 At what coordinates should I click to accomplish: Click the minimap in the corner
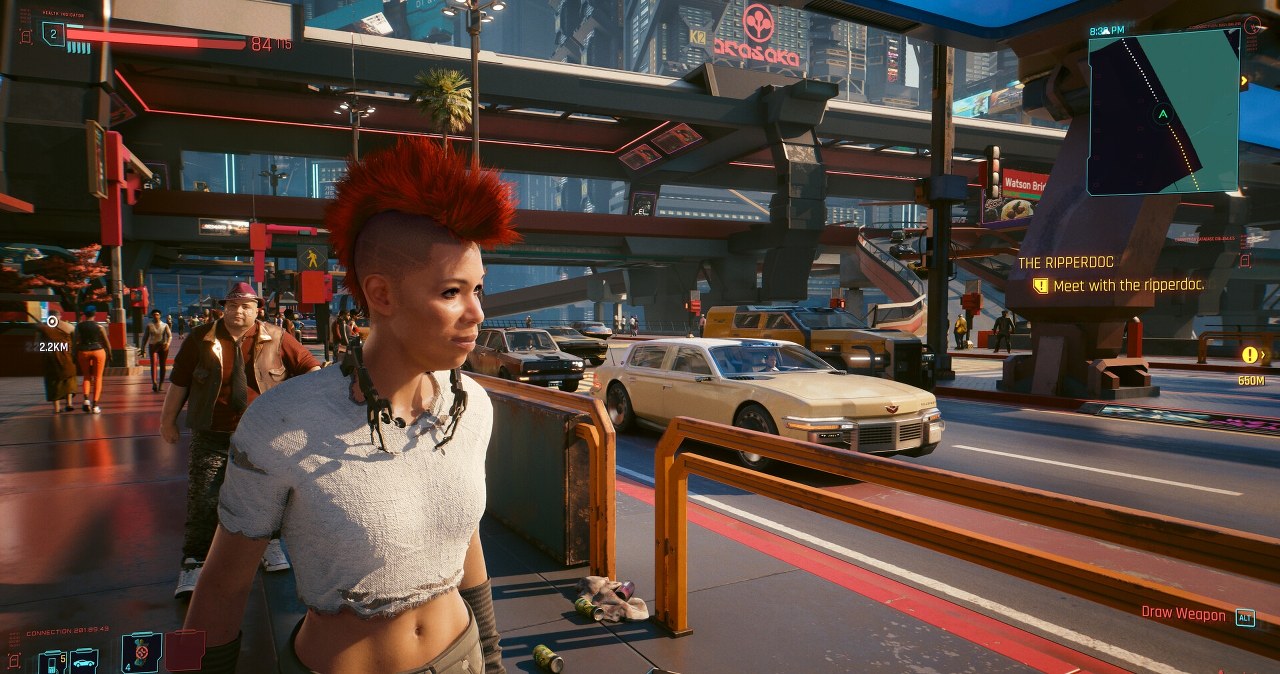coord(1163,112)
